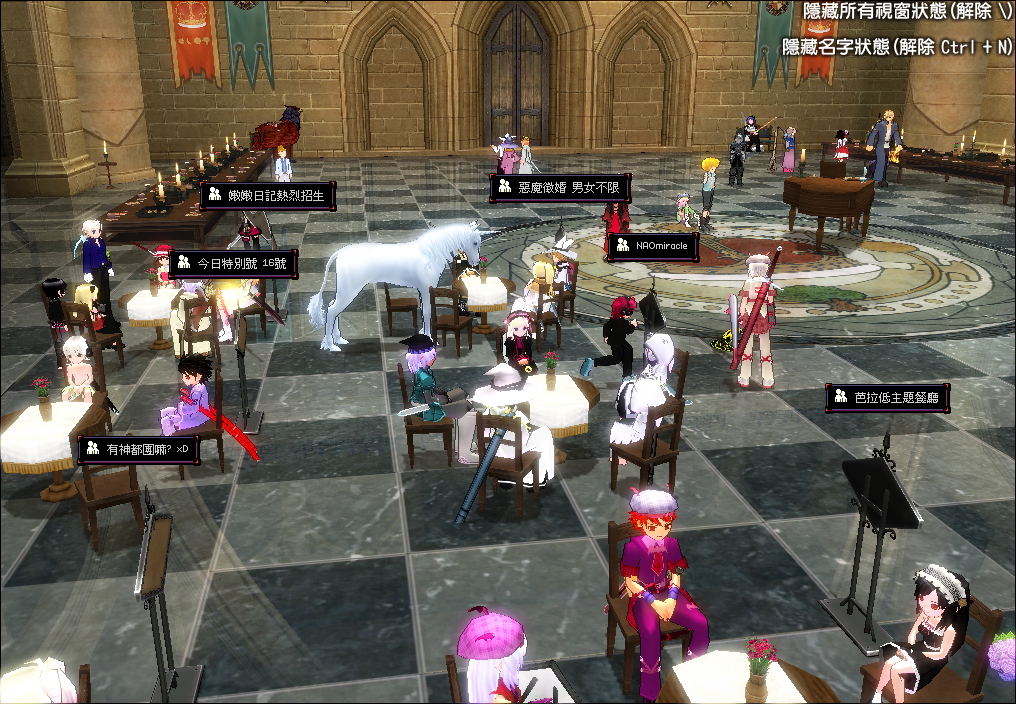Click the NAOmiracle party banner
Screen dimensions: 1016x704
(x=652, y=247)
